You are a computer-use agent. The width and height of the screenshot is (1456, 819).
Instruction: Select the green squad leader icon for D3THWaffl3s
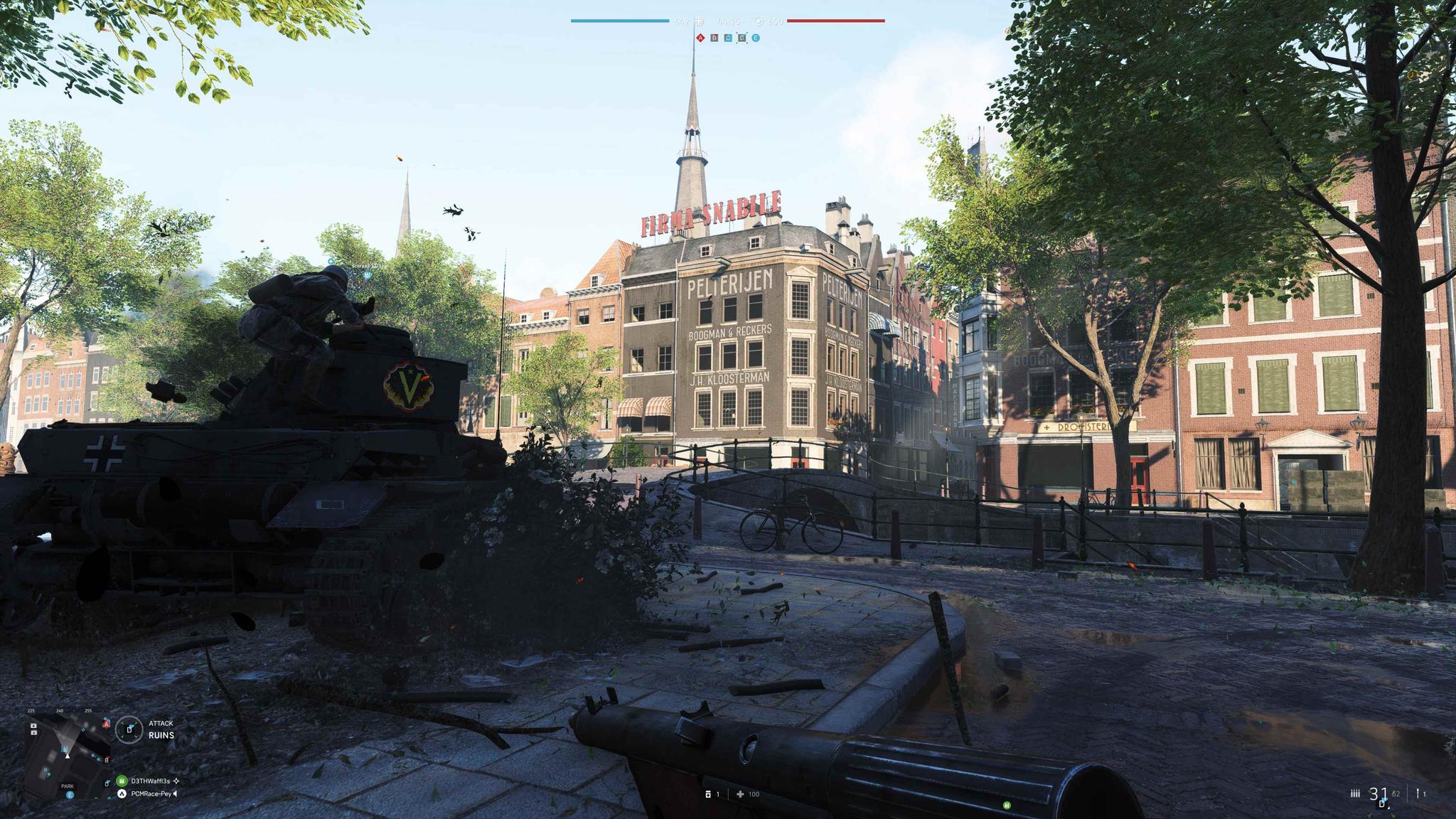(x=123, y=781)
